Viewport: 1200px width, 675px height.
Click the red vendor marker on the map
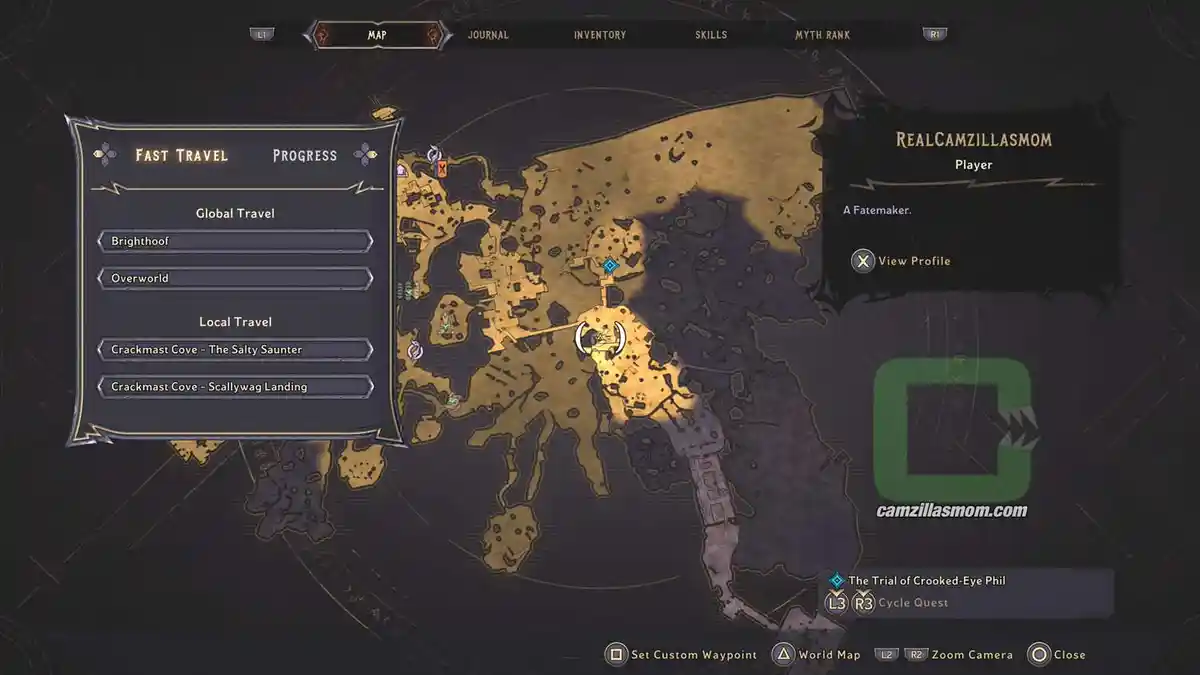point(442,169)
